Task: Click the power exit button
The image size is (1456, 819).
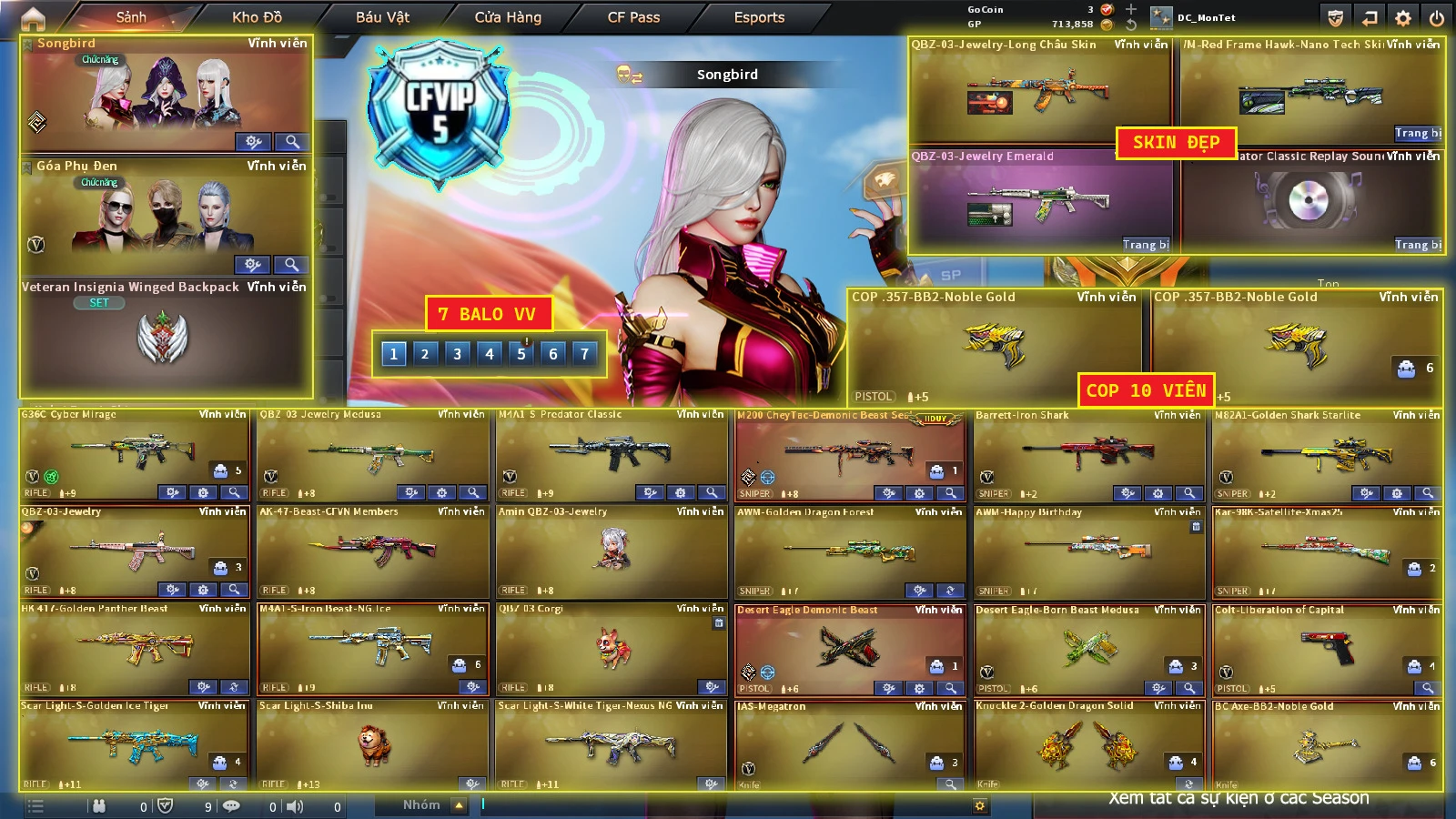Action: [1436, 18]
